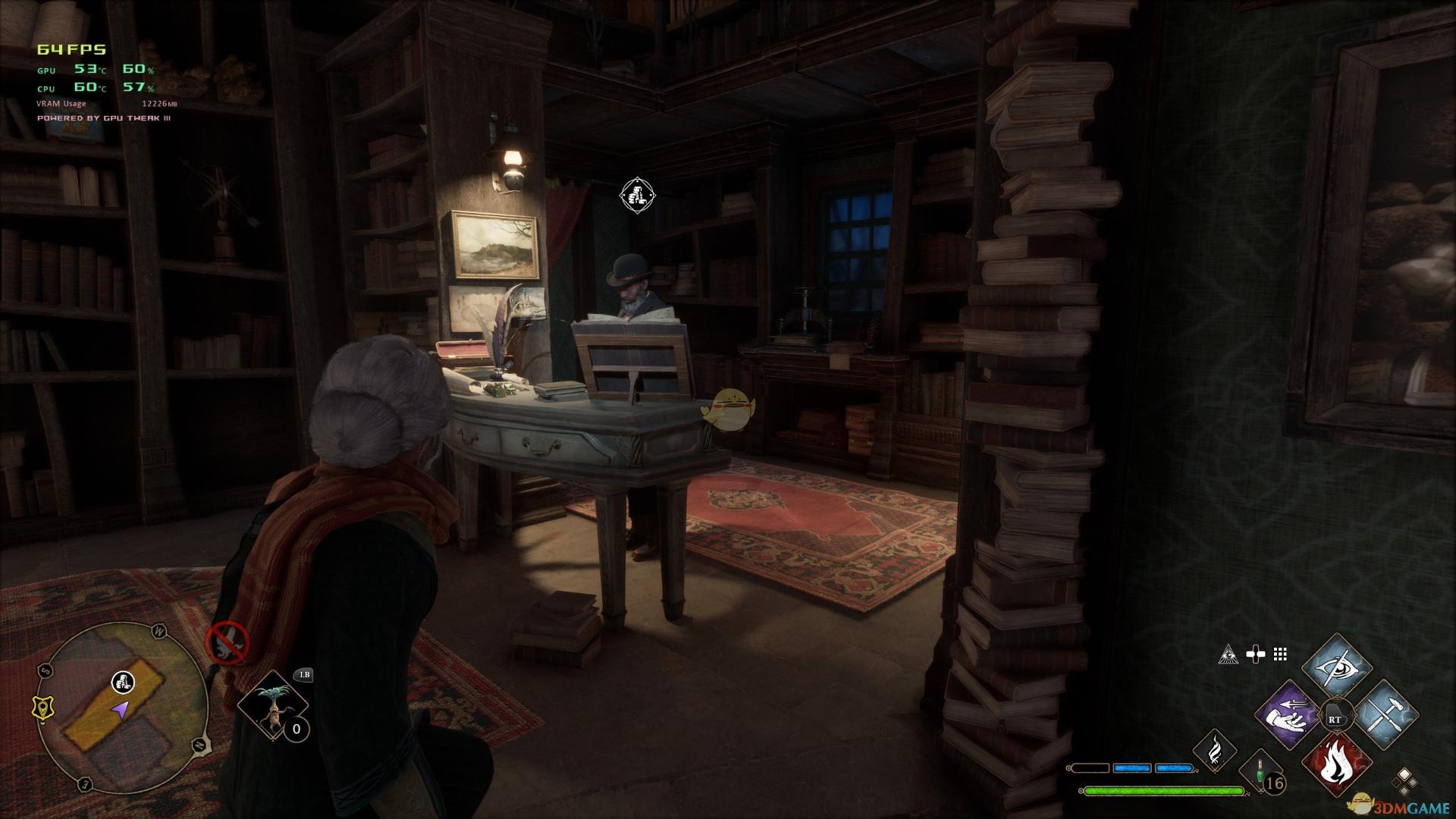Select the Mandrake tool slot
Screen dimensions: 1456x819
(x=272, y=704)
